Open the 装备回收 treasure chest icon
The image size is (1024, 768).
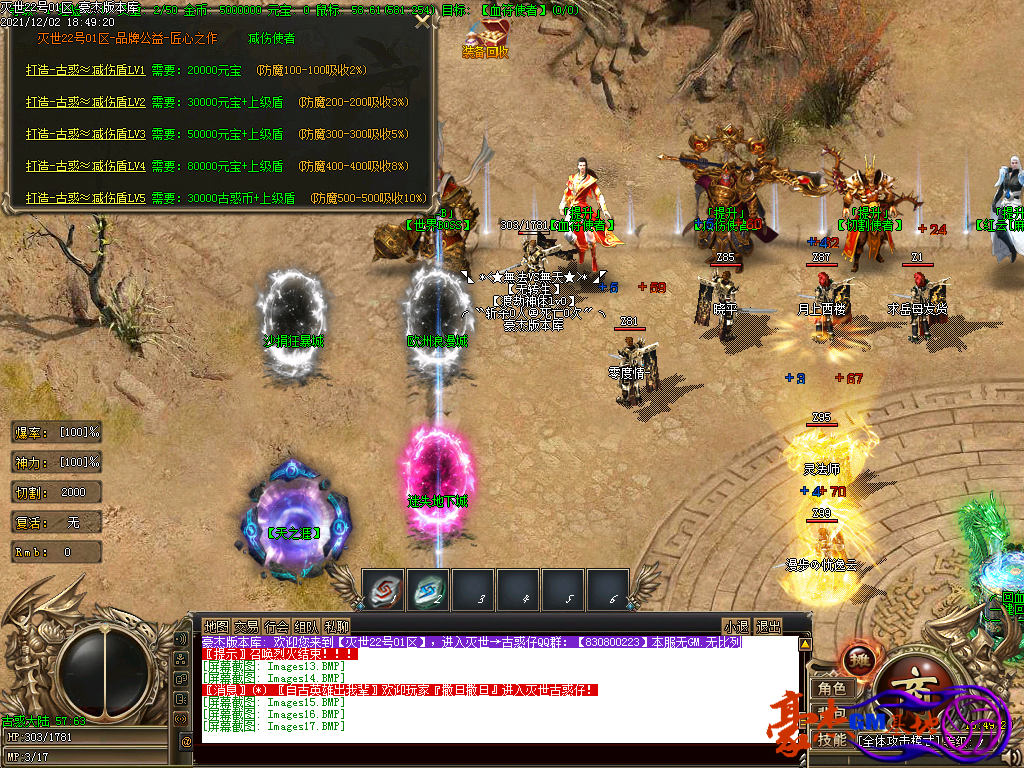[x=486, y=36]
